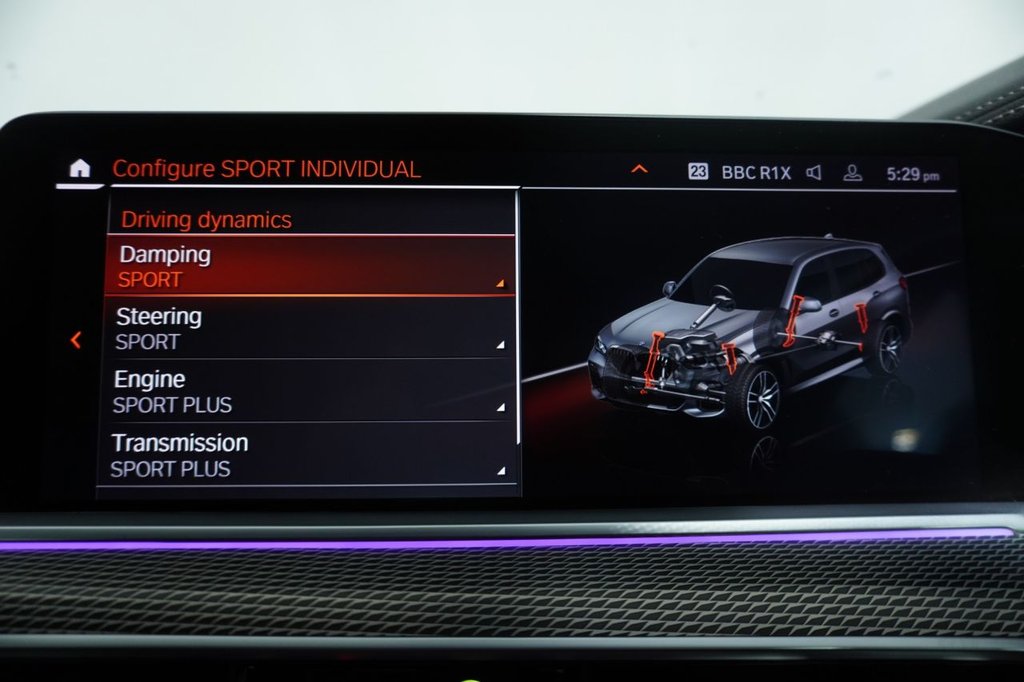Select the Damping SPORT setting
1024x682 pixels.
coord(310,266)
